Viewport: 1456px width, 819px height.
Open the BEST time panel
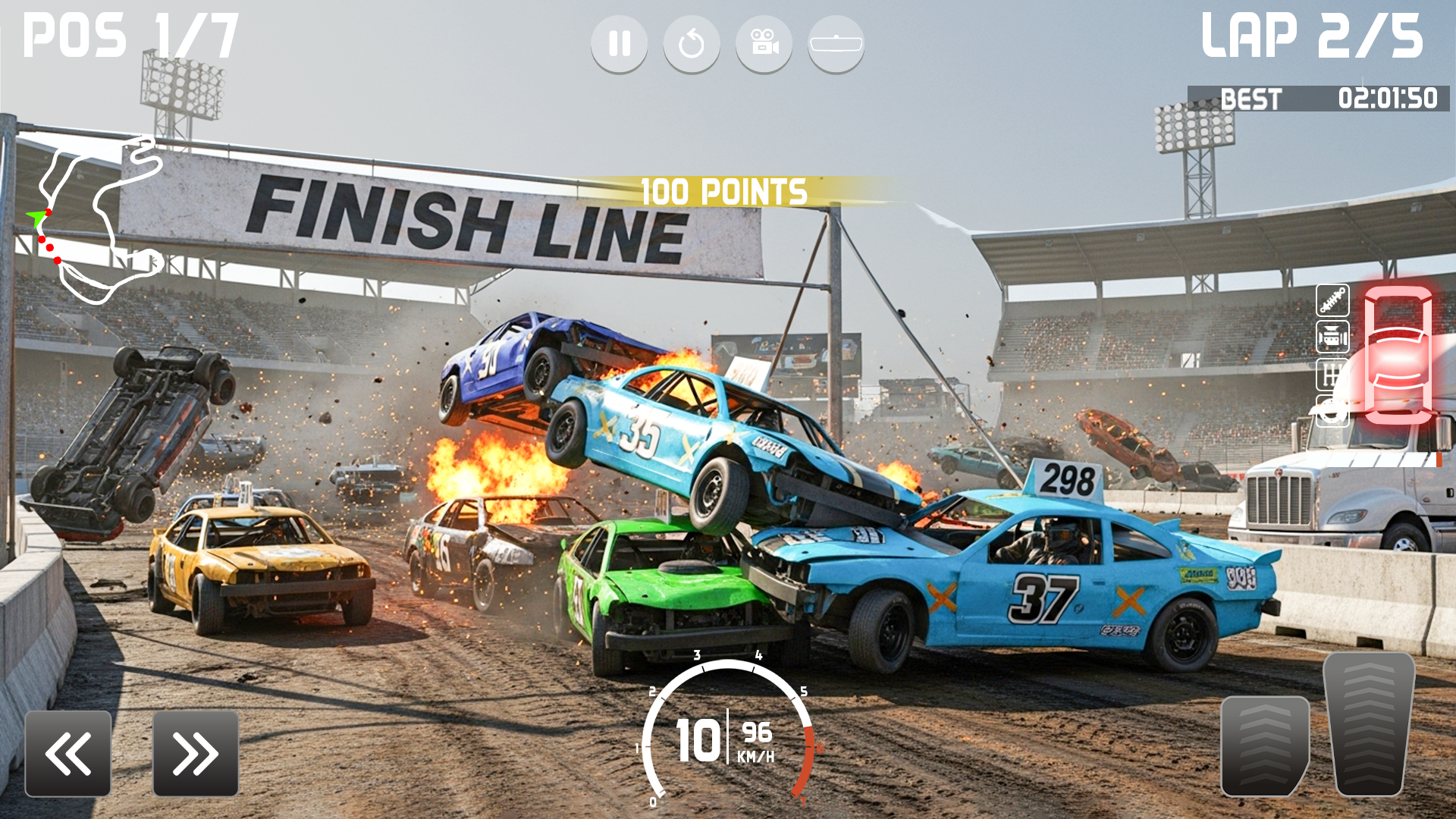pyautogui.click(x=1252, y=97)
